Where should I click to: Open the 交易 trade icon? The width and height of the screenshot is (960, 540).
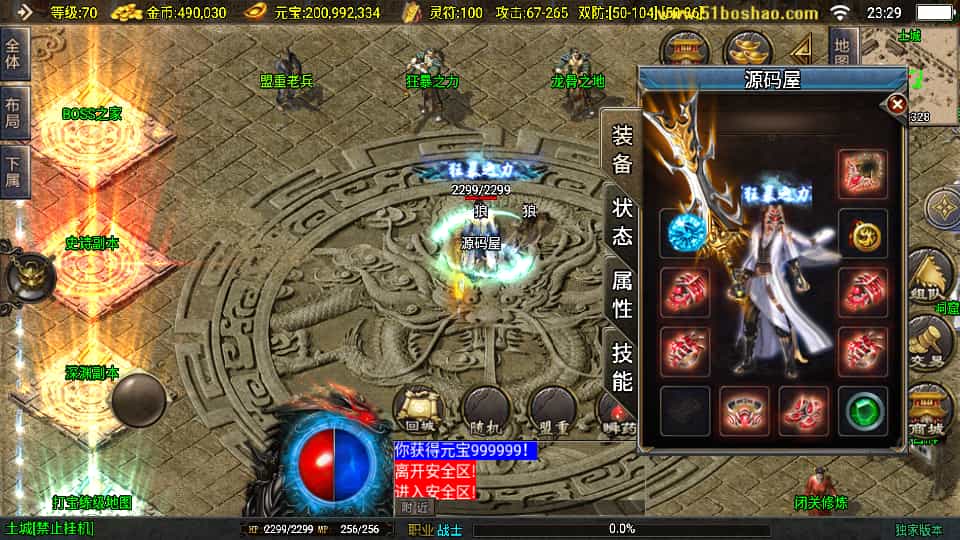928,343
